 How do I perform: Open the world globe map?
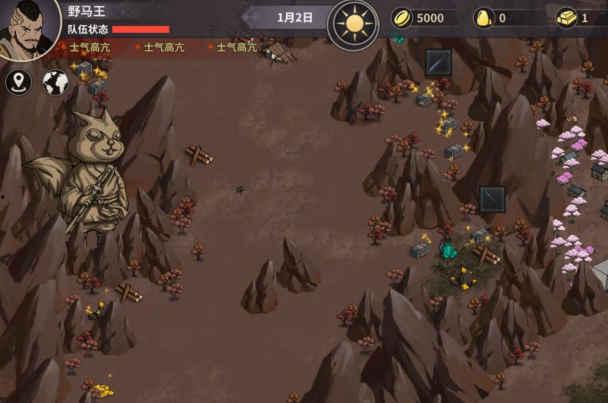pos(55,82)
